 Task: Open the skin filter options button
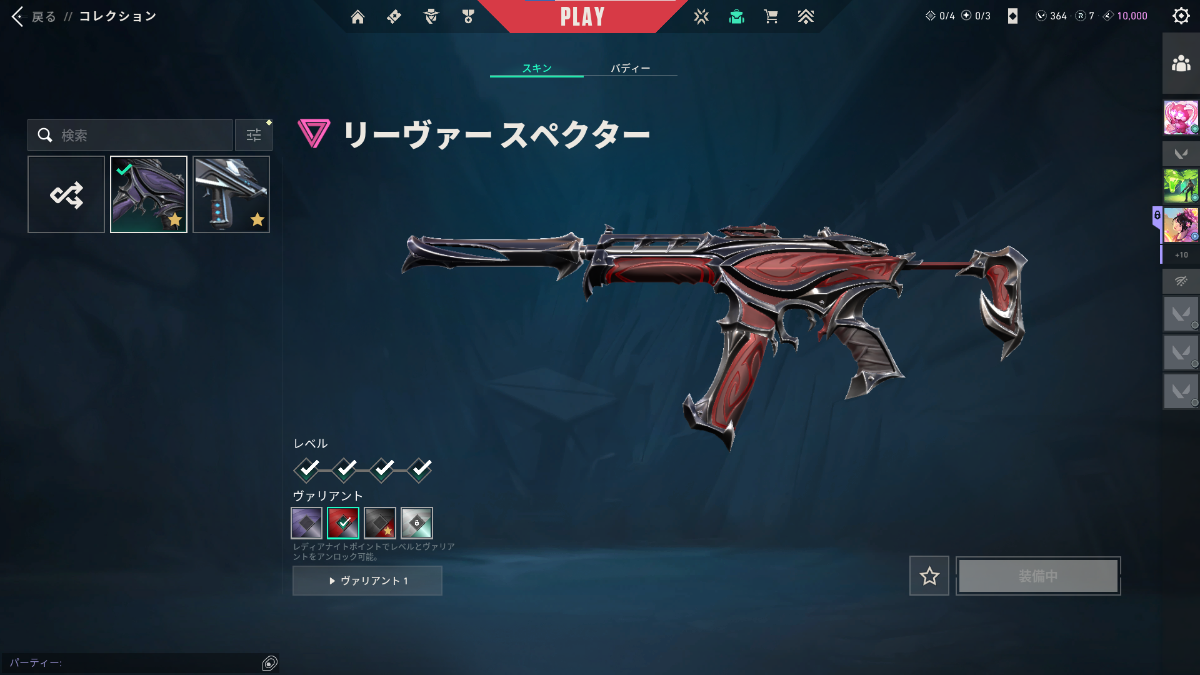point(254,135)
